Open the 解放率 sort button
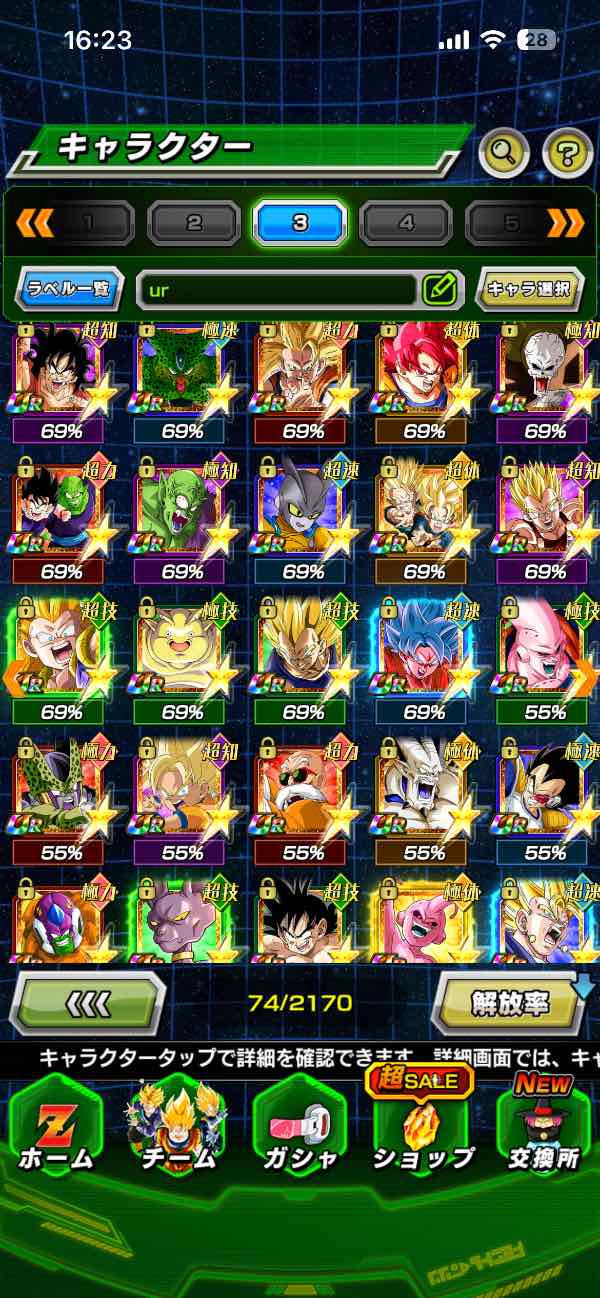 510,1002
